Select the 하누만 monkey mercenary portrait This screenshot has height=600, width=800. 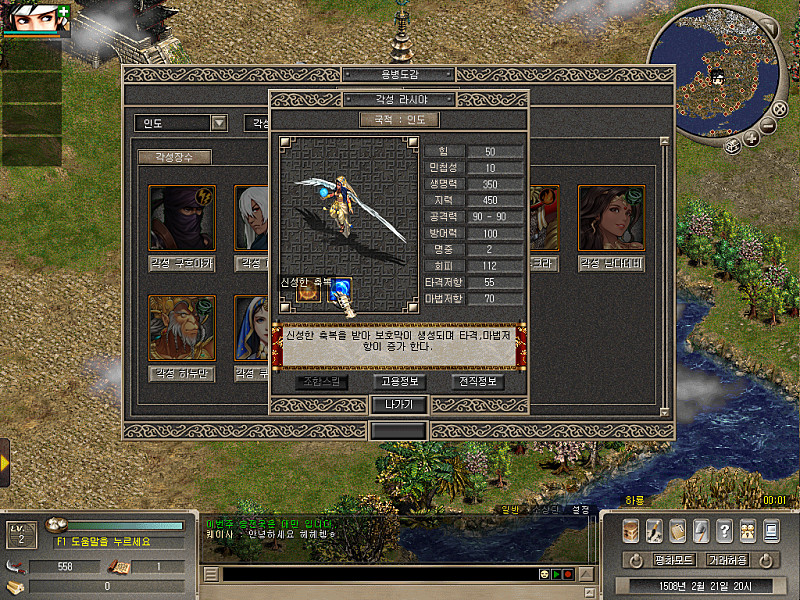click(x=181, y=327)
